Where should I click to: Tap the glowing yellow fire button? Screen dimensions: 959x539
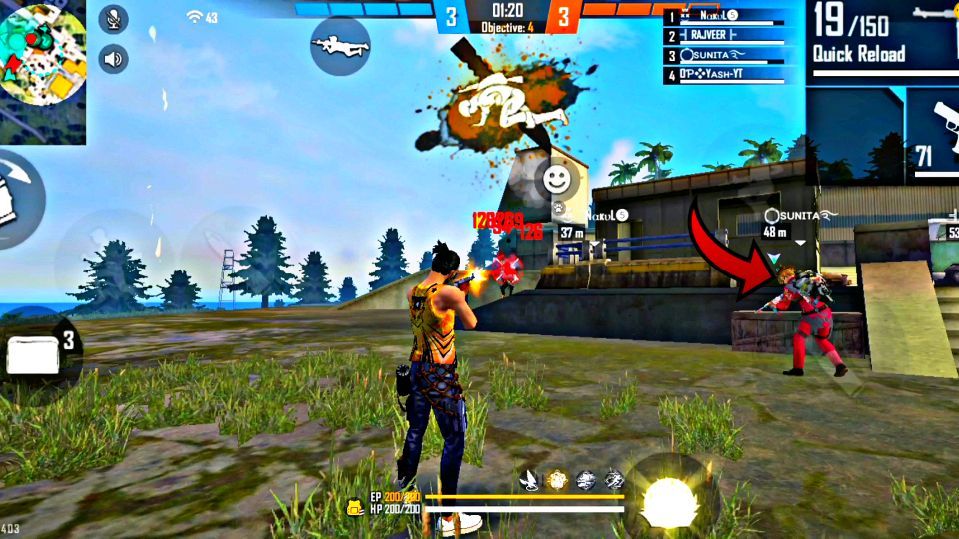664,497
